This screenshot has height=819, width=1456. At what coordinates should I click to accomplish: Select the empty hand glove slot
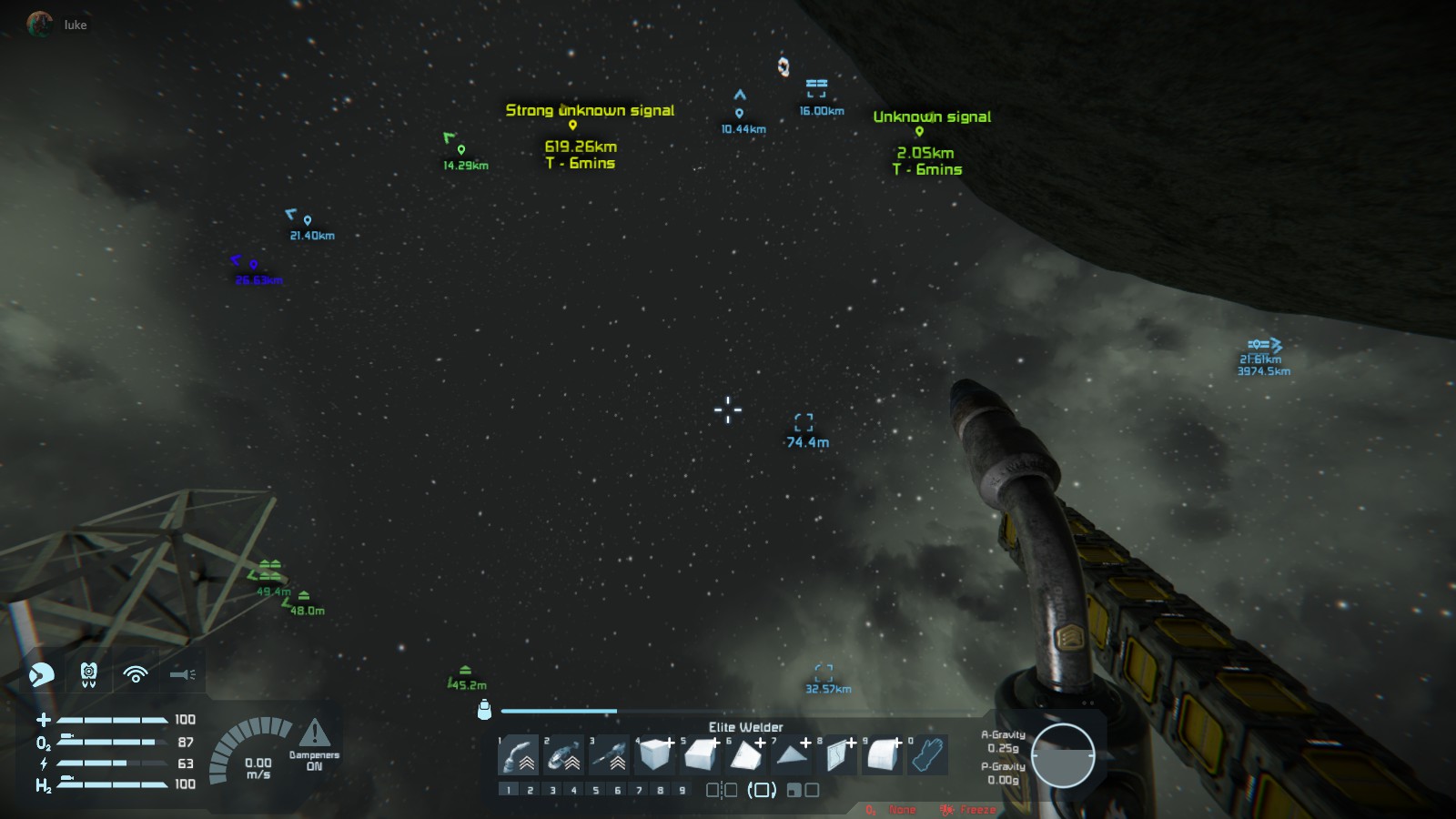(x=927, y=755)
